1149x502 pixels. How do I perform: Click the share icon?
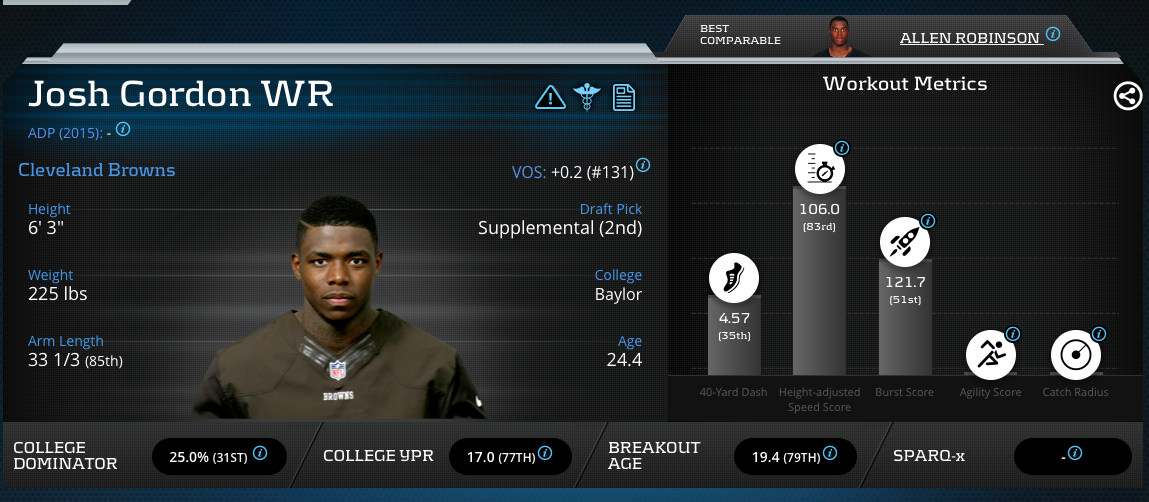tap(1127, 96)
